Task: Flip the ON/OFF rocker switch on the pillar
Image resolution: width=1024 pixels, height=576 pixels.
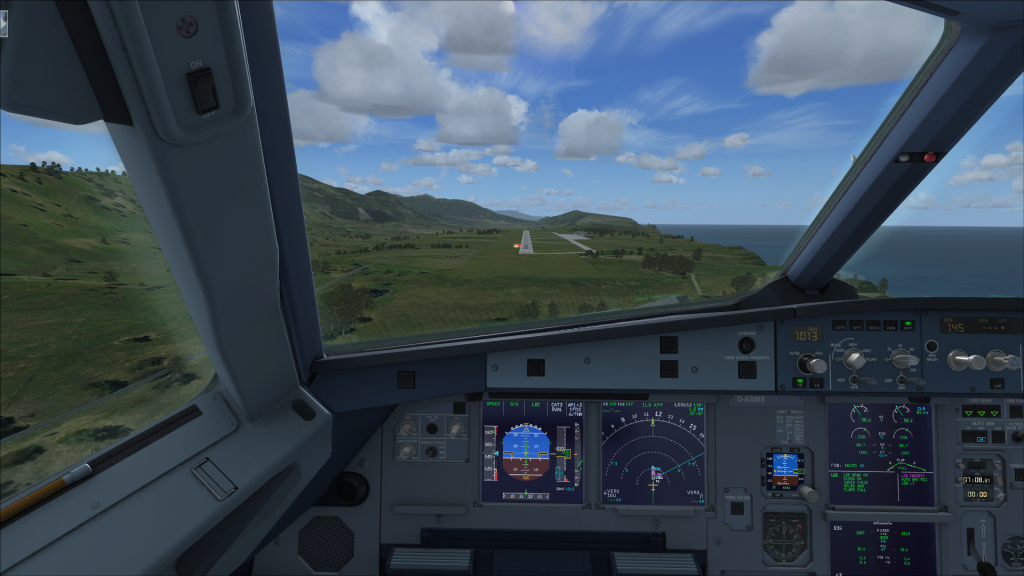Action: (205, 91)
